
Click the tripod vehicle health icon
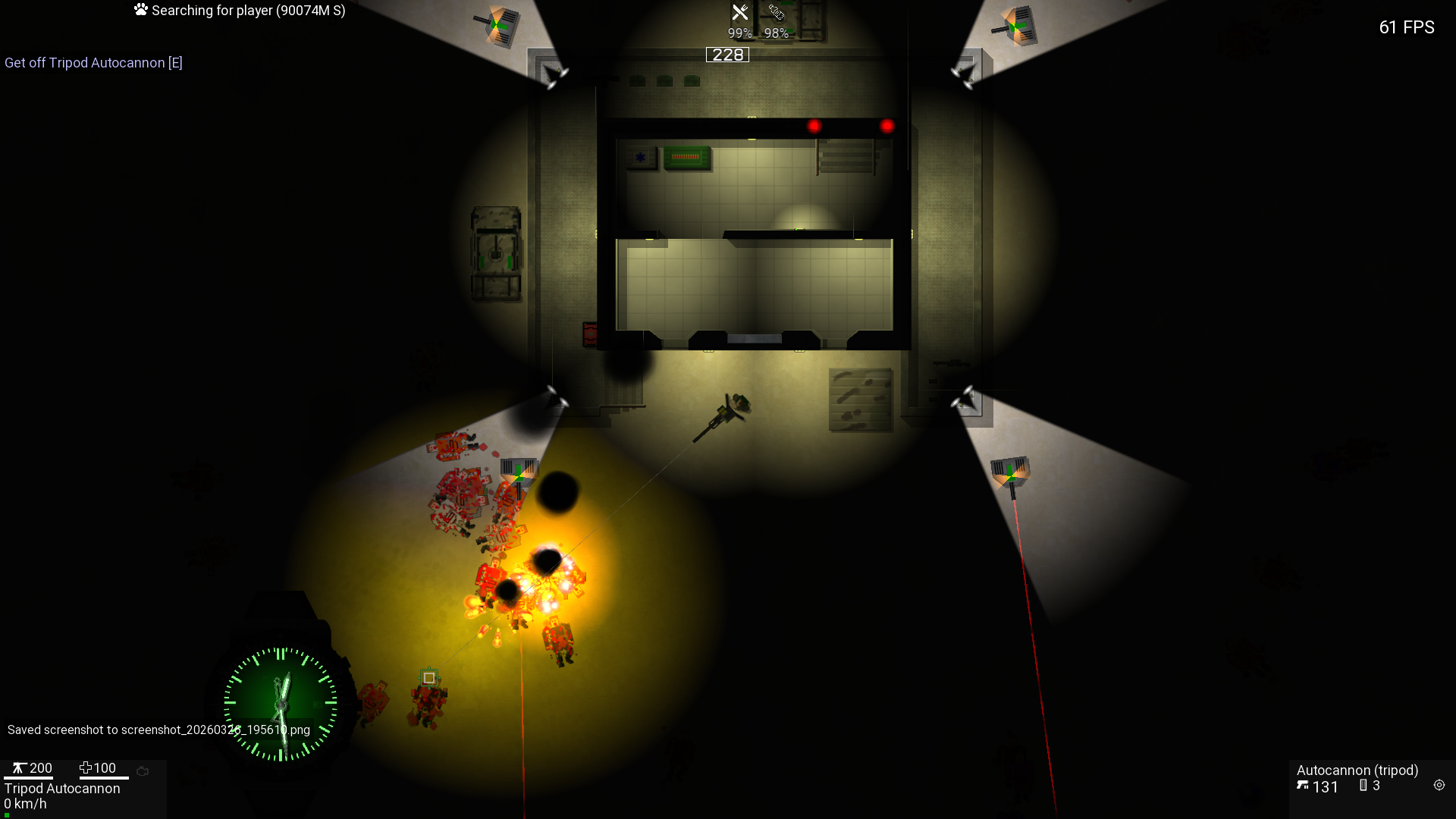[x=18, y=768]
